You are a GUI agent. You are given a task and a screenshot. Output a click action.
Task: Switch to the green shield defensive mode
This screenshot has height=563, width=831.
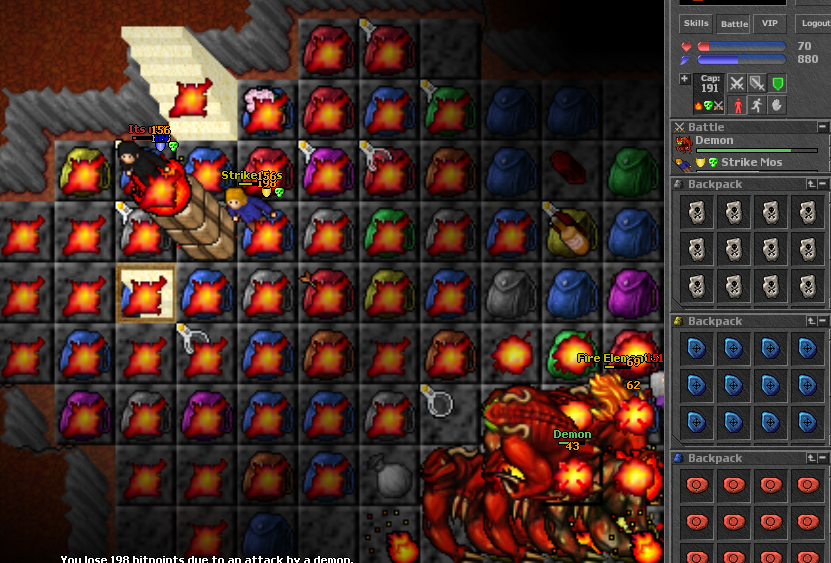[x=777, y=84]
